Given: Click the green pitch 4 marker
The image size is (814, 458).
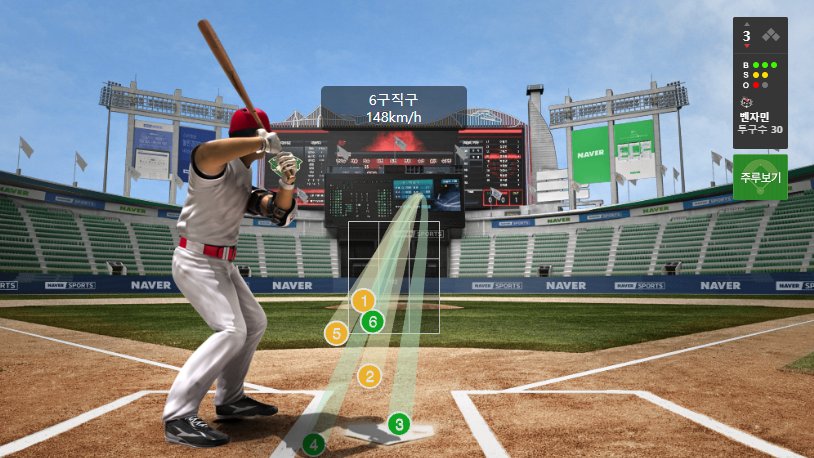Looking at the screenshot, I should click(314, 443).
